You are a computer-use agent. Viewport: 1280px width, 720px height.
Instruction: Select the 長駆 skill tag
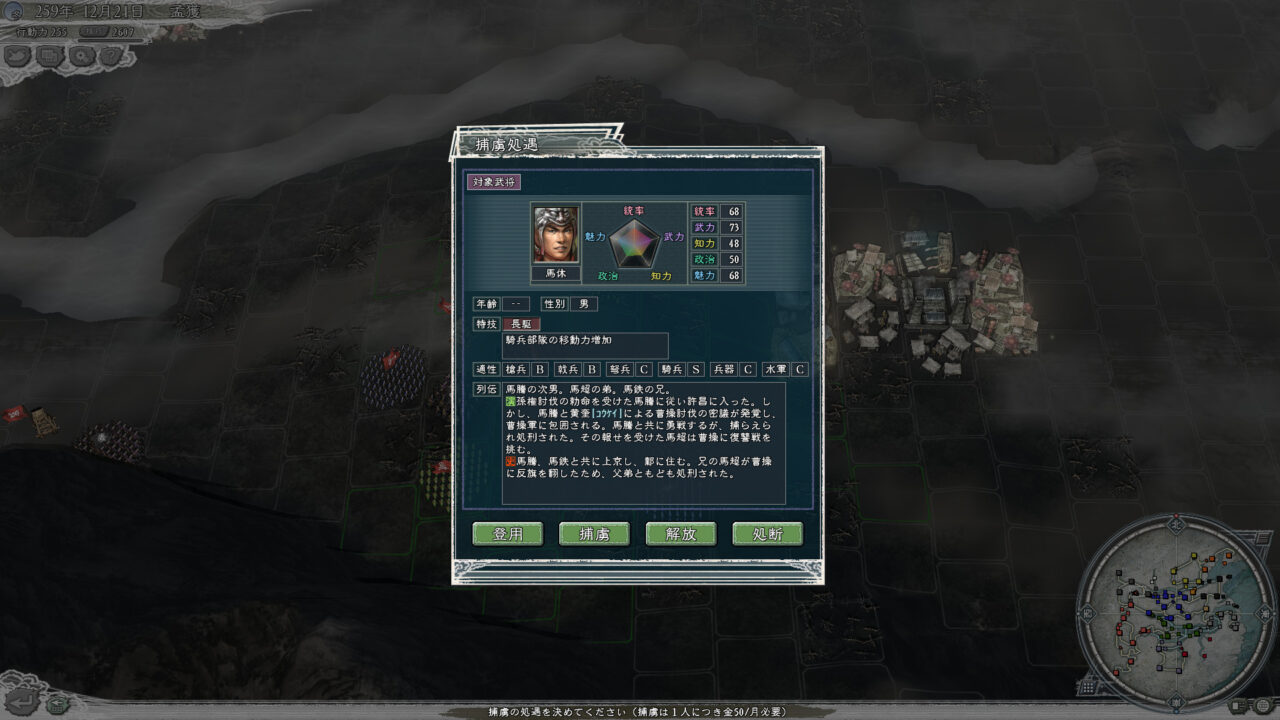coord(521,324)
